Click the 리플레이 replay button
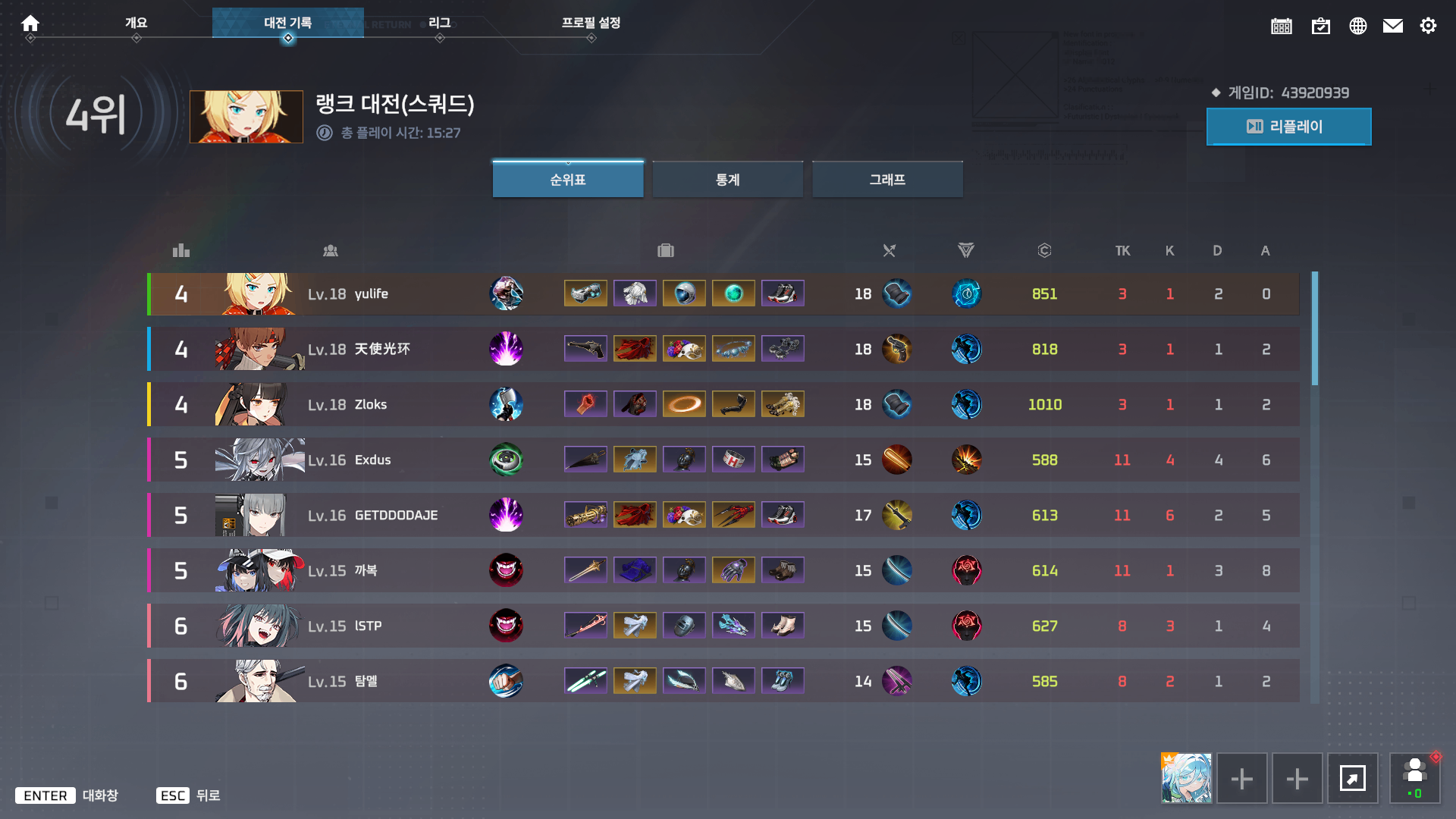This screenshot has width=1456, height=819. [x=1289, y=127]
